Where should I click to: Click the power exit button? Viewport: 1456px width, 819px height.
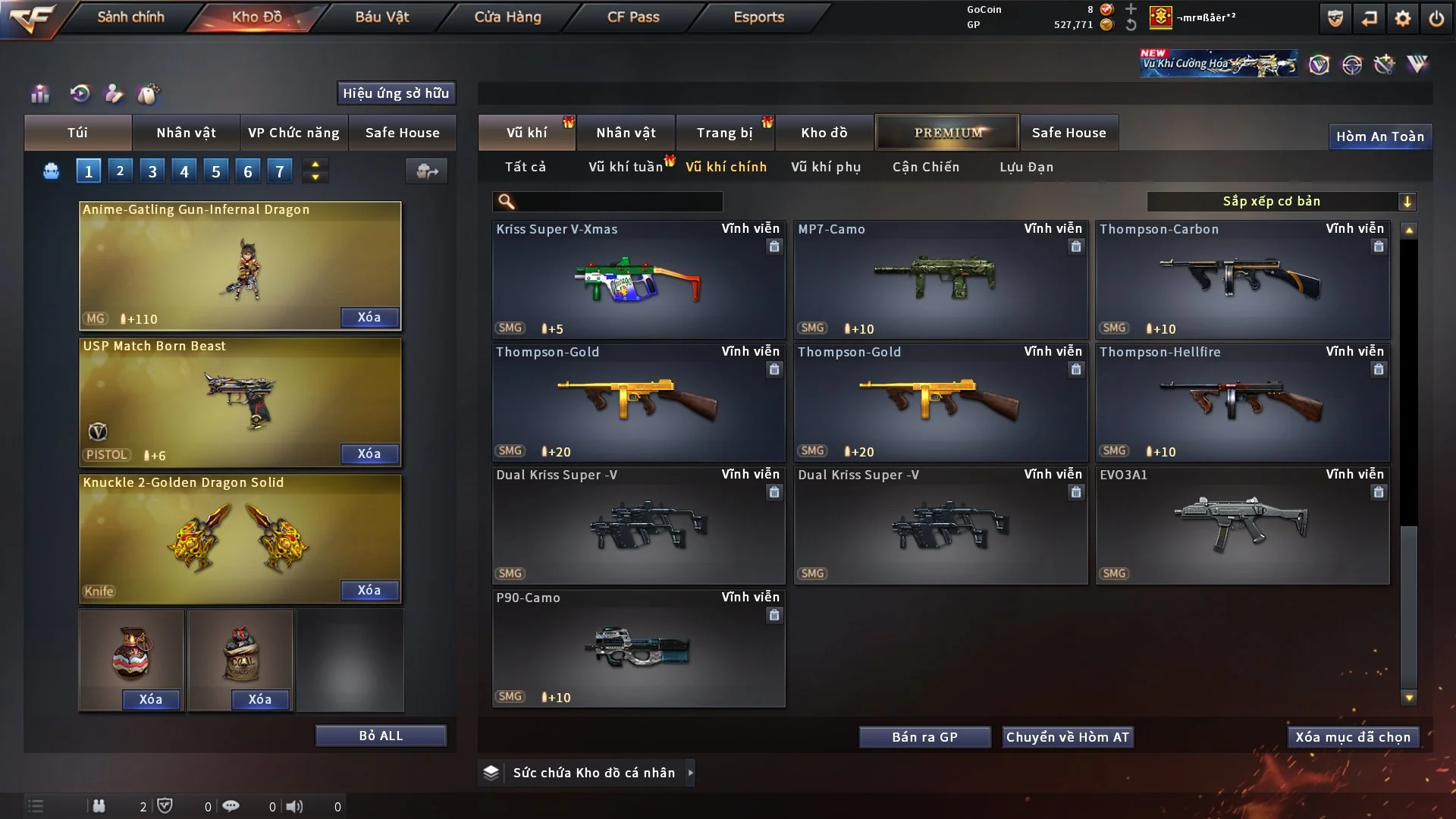(x=1436, y=18)
